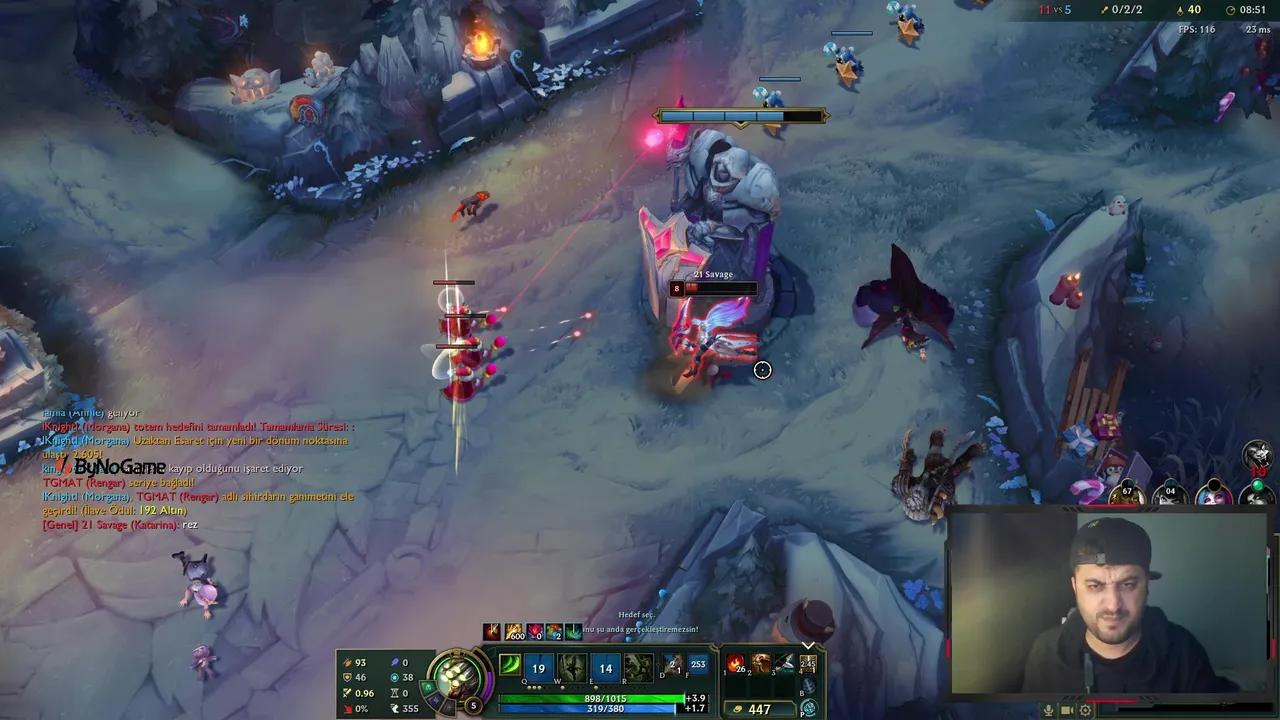Viewport: 1280px width, 720px height.
Task: Toggle the camera icon at bottom right
Action: click(1066, 710)
